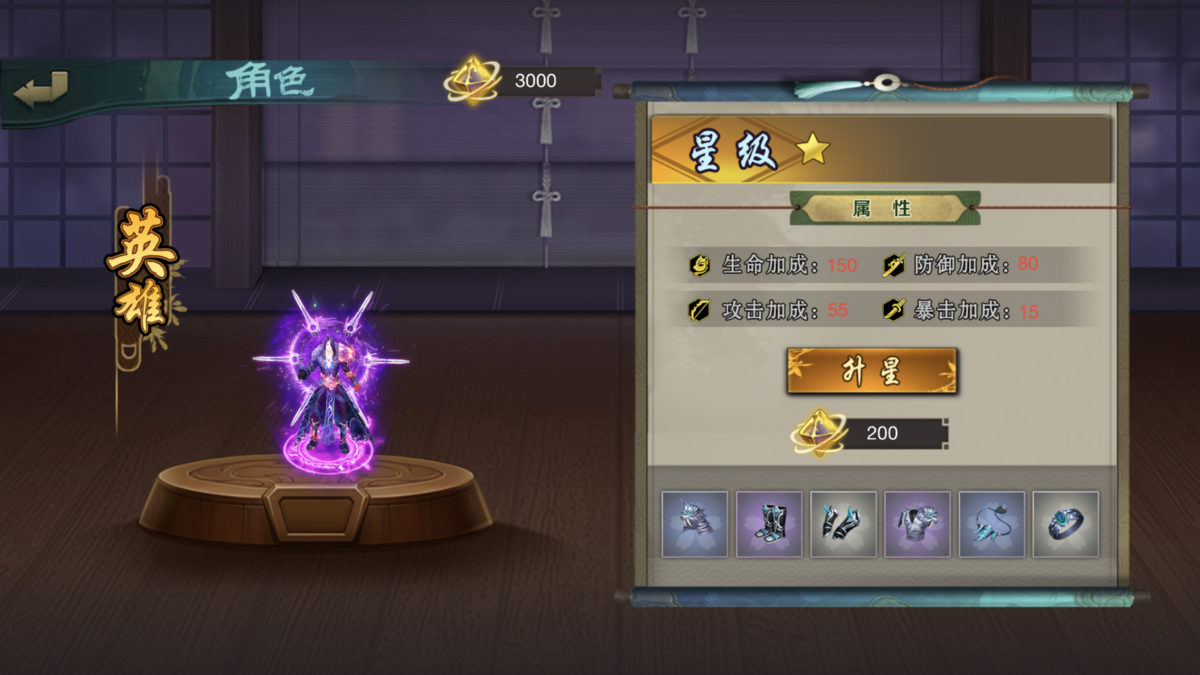Click the 英雄 hero tab
This screenshot has width=1200, height=675.
click(x=141, y=270)
